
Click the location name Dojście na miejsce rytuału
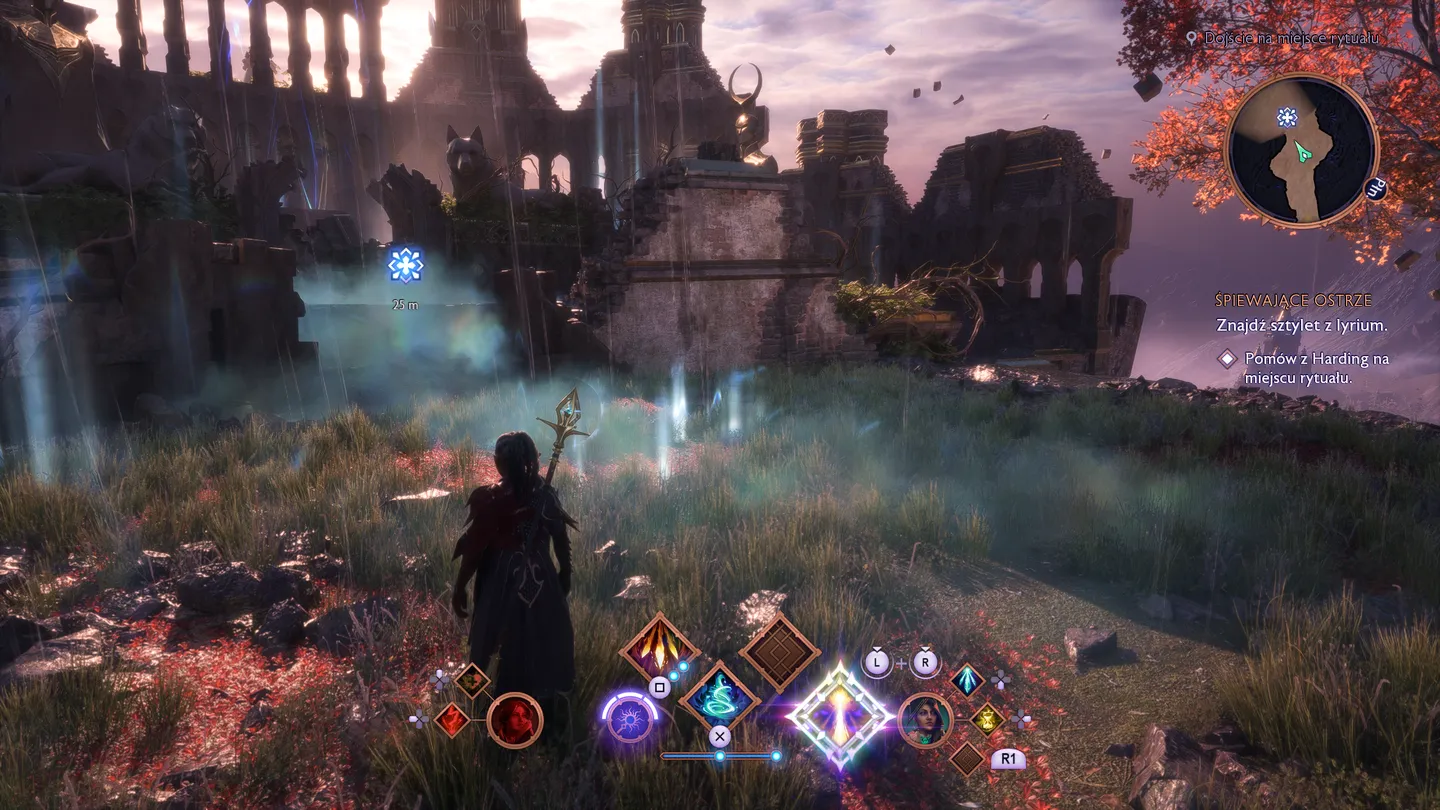(1291, 38)
